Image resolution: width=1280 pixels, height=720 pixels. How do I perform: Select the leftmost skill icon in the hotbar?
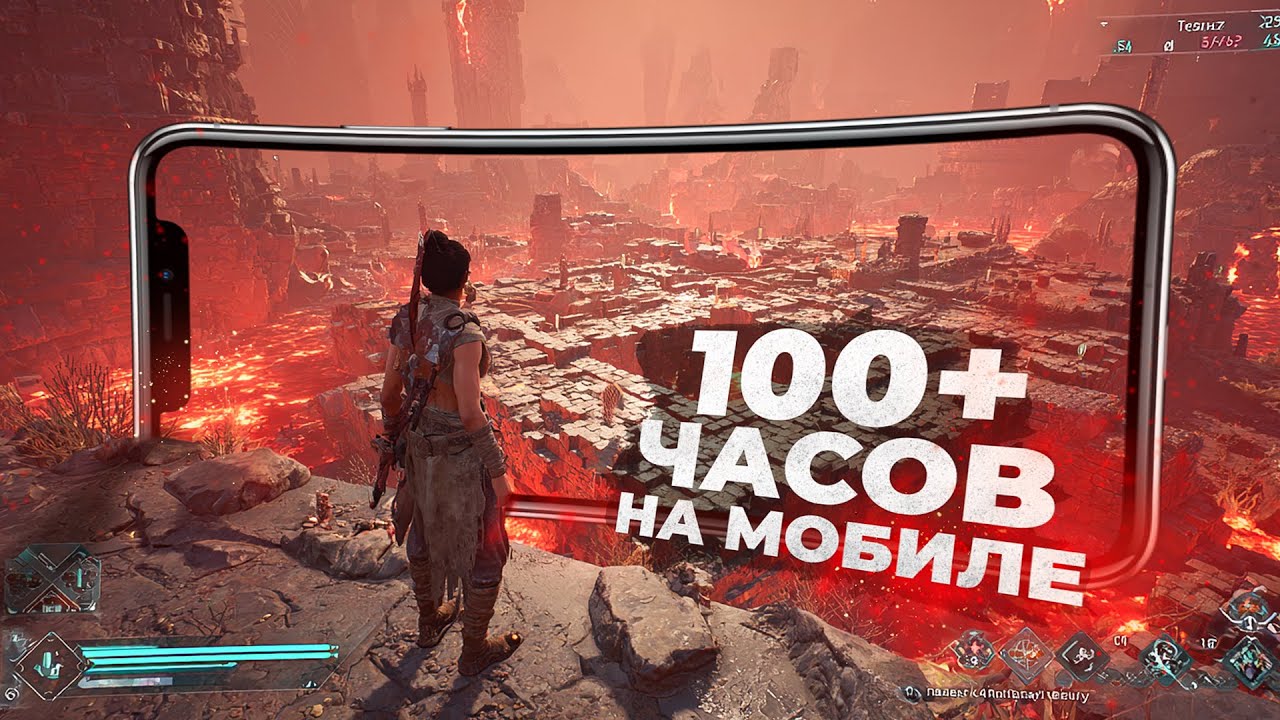(973, 653)
